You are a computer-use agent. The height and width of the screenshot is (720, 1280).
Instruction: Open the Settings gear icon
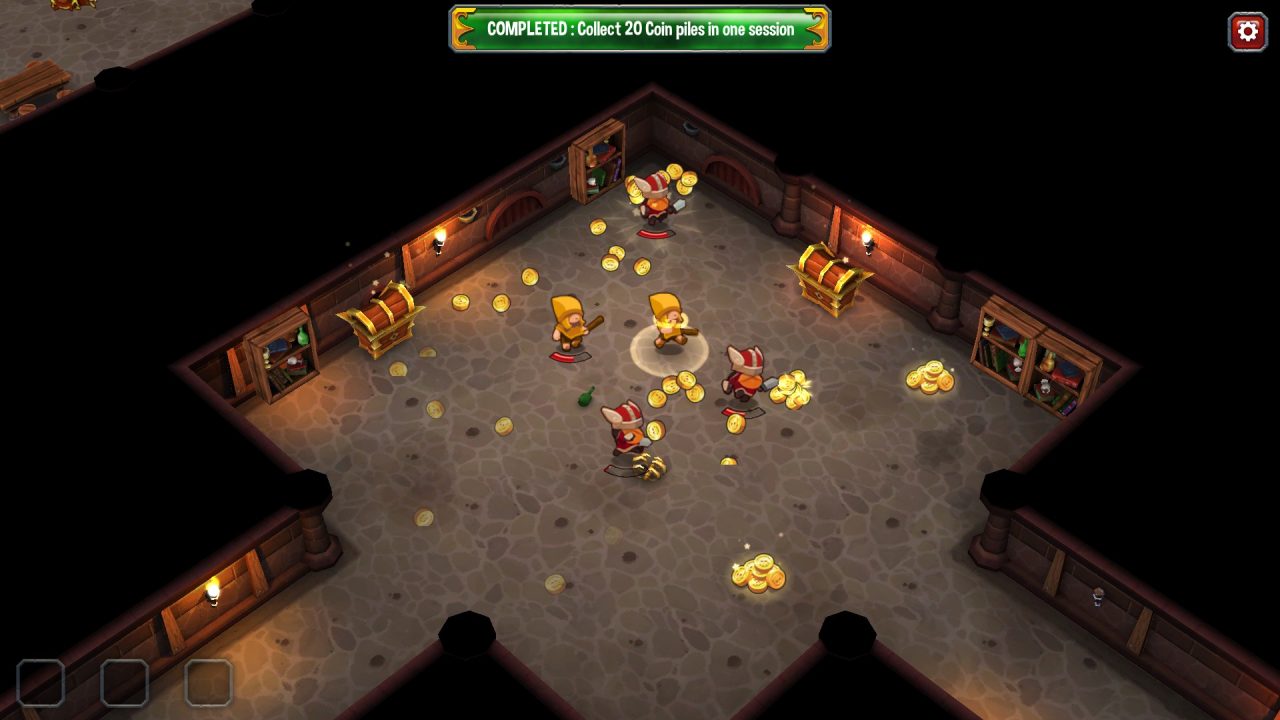1244,30
